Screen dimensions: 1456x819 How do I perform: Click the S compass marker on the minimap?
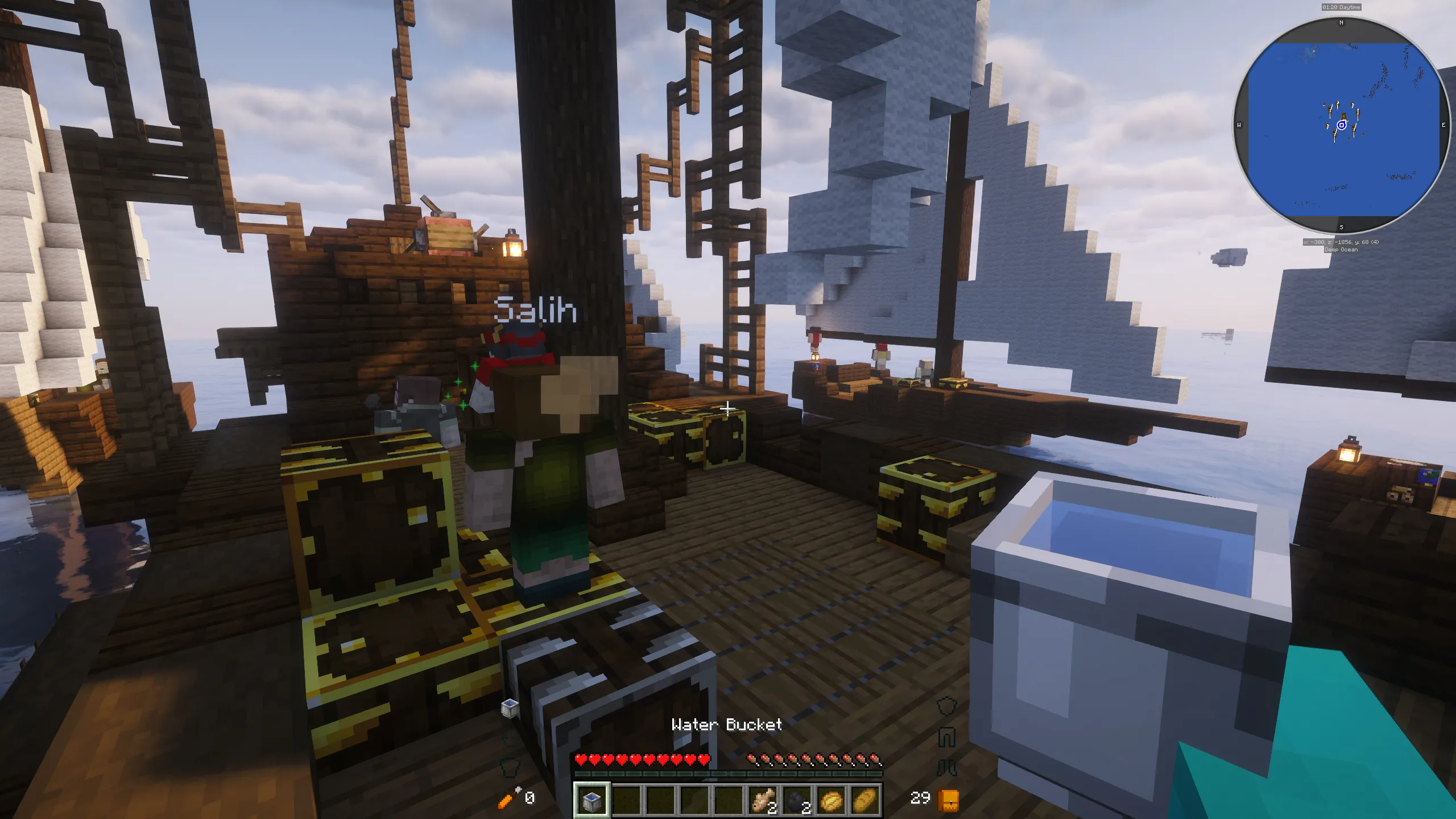[1341, 226]
